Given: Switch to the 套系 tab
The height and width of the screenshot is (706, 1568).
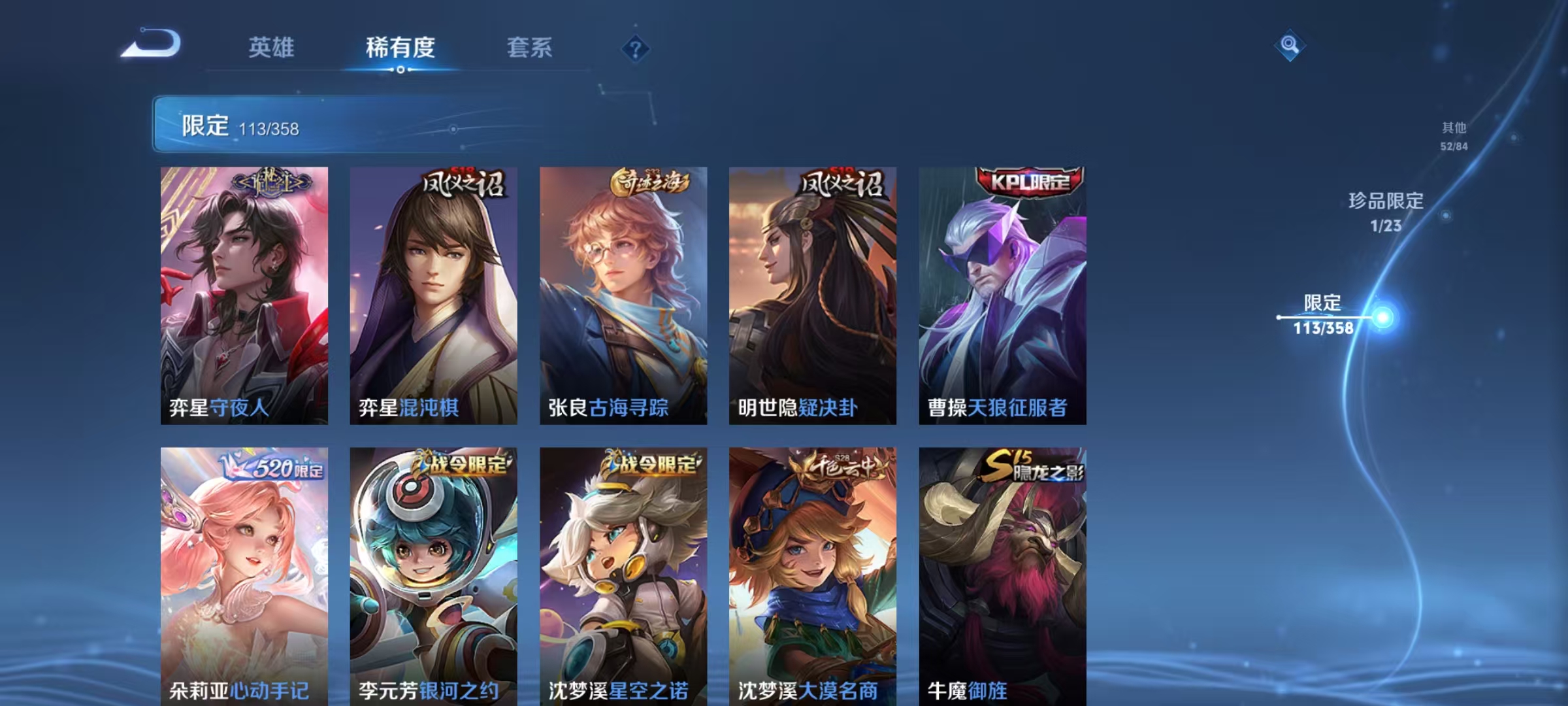Looking at the screenshot, I should point(531,46).
